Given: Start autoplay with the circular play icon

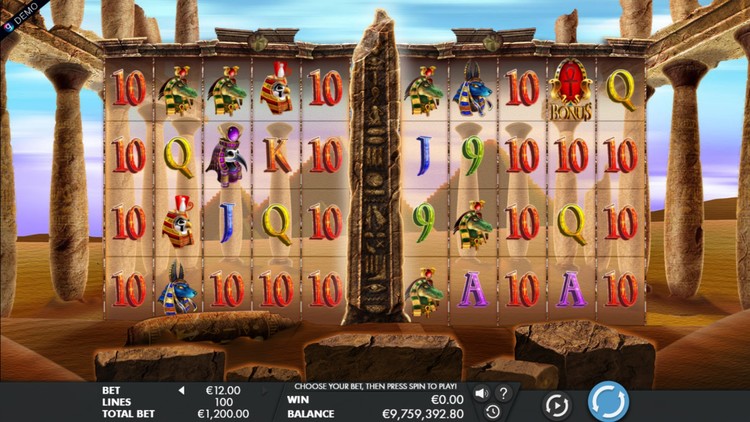Looking at the screenshot, I should (x=557, y=404).
